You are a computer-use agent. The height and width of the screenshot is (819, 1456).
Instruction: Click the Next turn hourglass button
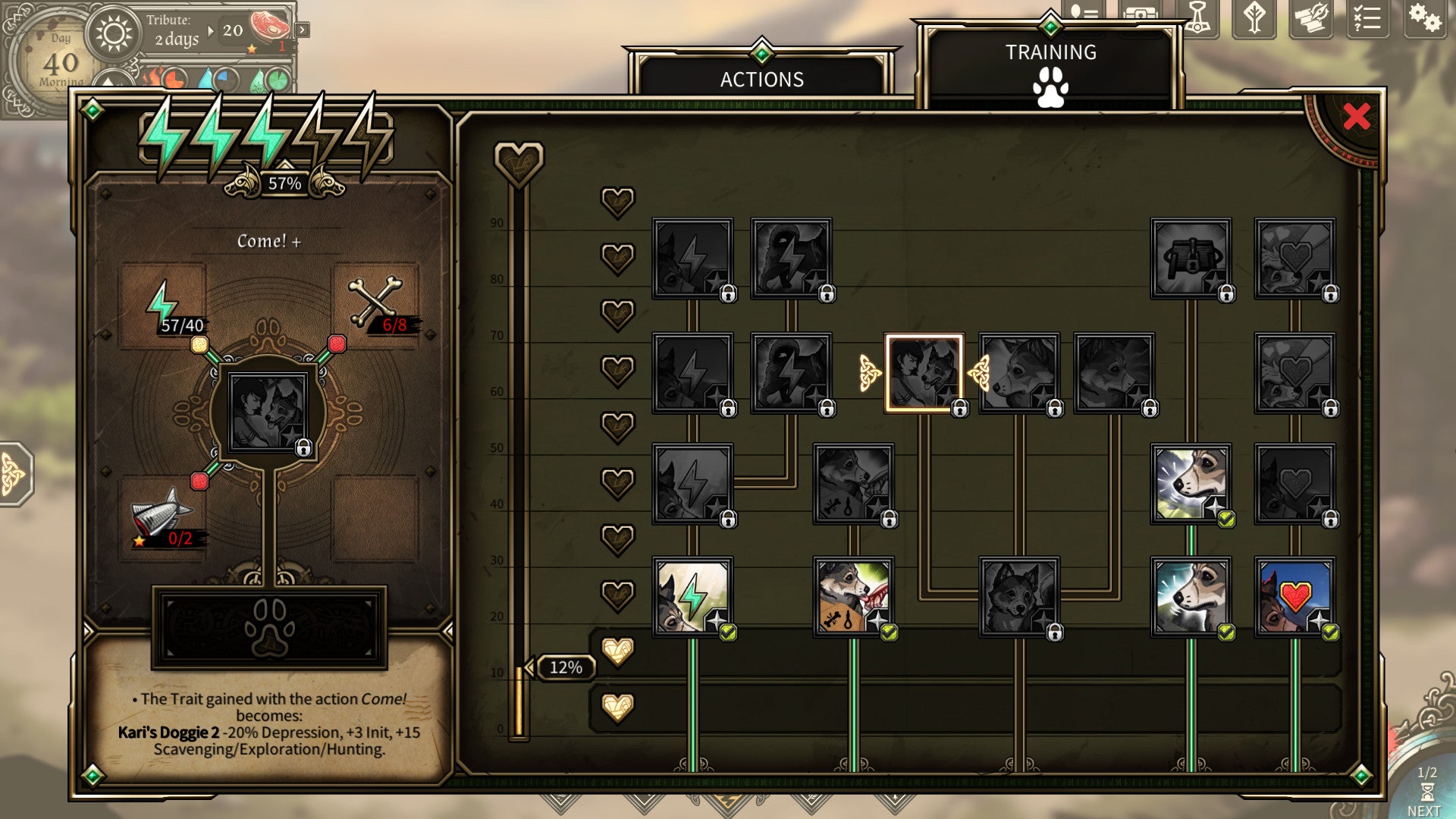click(1426, 792)
